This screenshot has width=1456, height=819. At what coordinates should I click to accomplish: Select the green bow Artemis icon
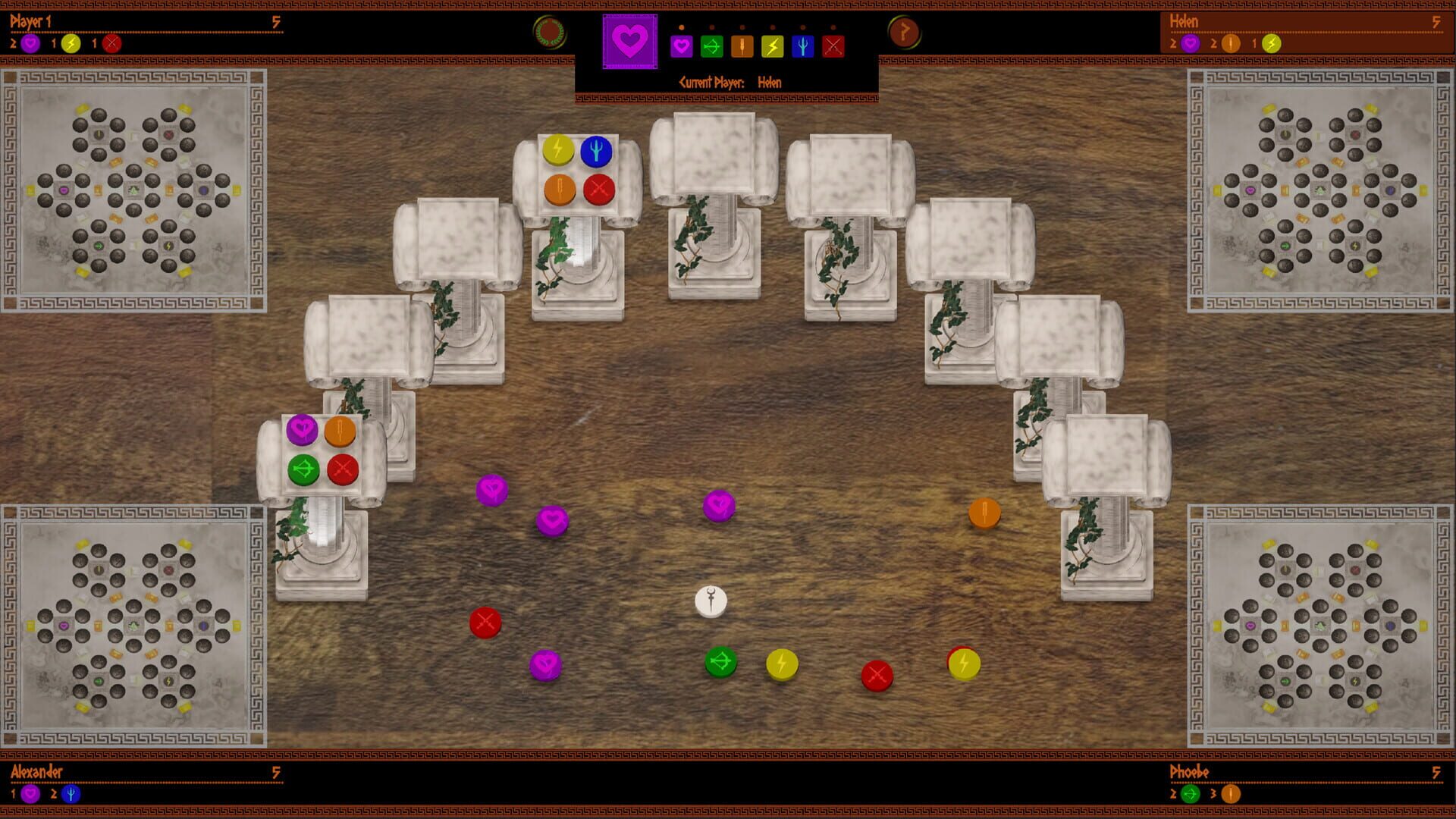712,45
